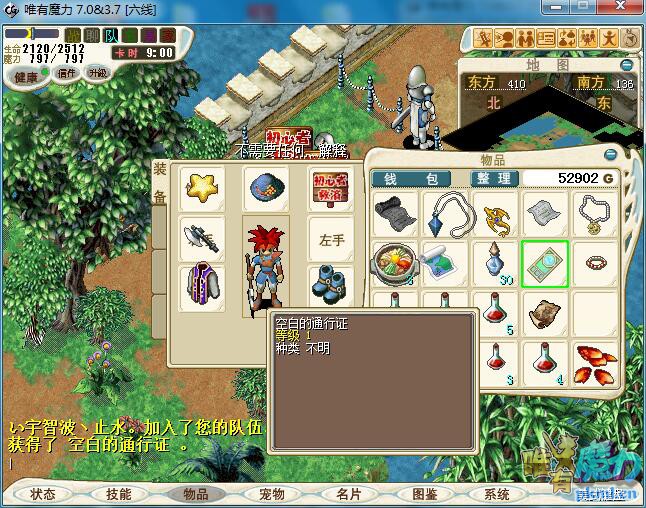Minimize the 物品 inventory panel
This screenshot has width=646, height=508.
click(611, 154)
